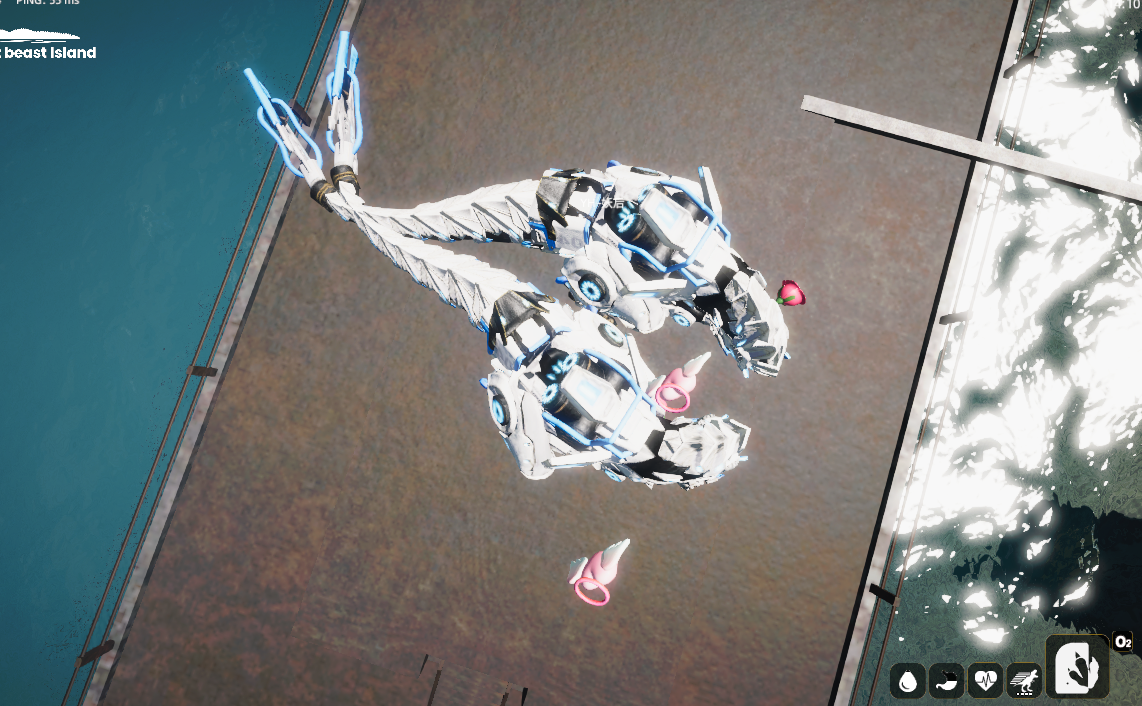Open the large dinosaur footprint card

click(1077, 667)
